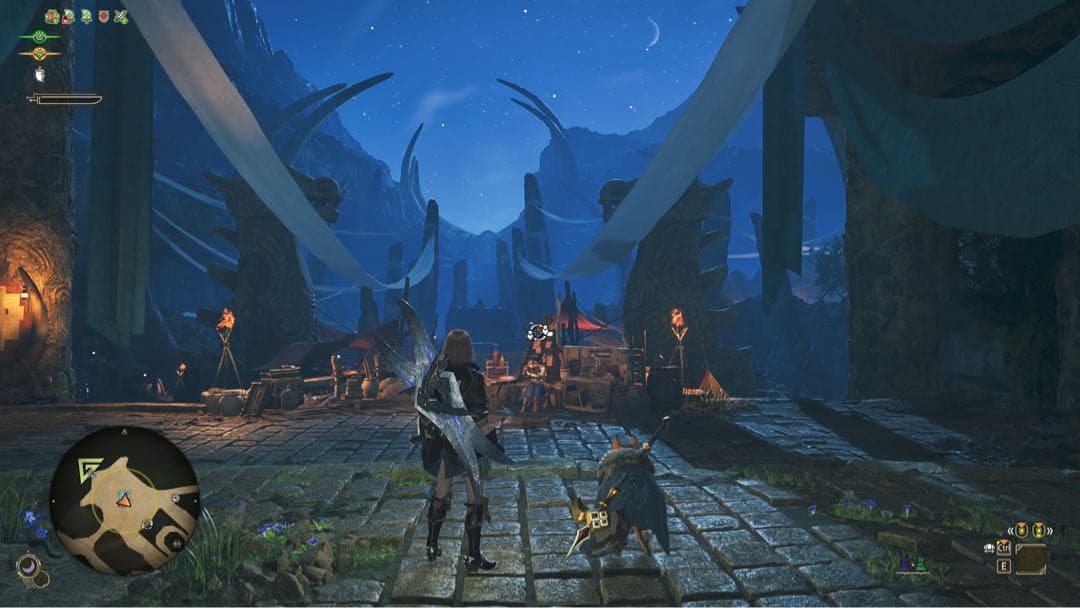Select the empty item bar slot
Viewport: 1080px width, 608px height.
click(1030, 559)
